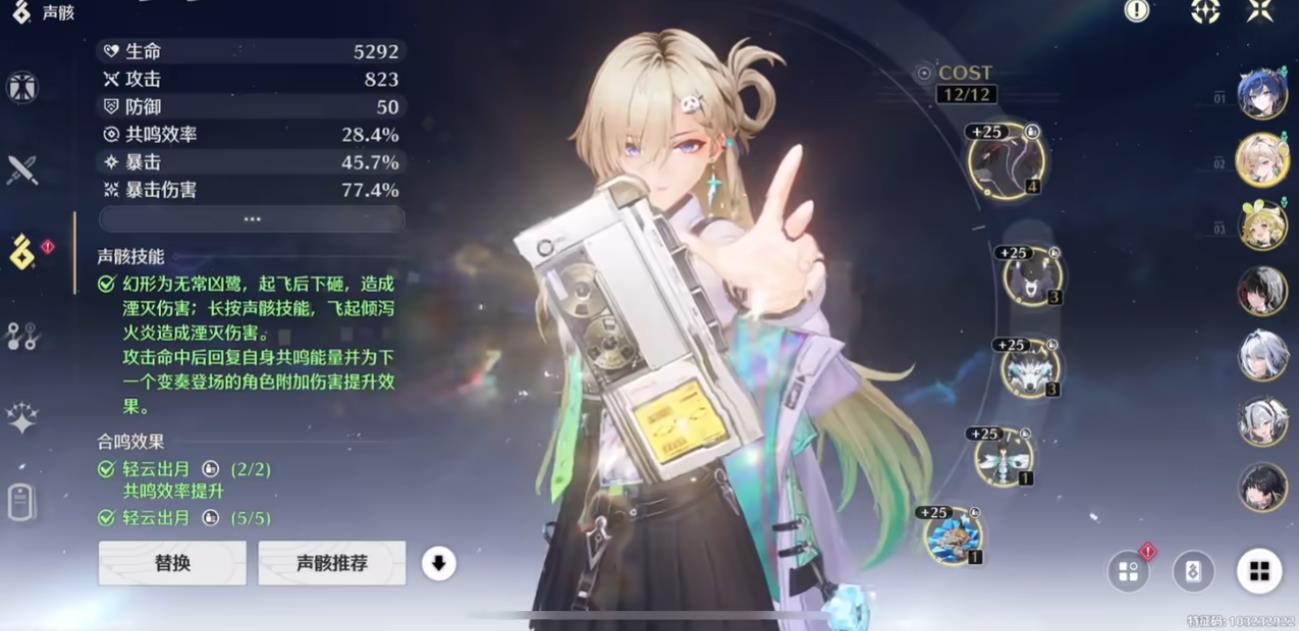The image size is (1299, 631).
Task: Click the 替换 (Replace) button
Action: [172, 563]
